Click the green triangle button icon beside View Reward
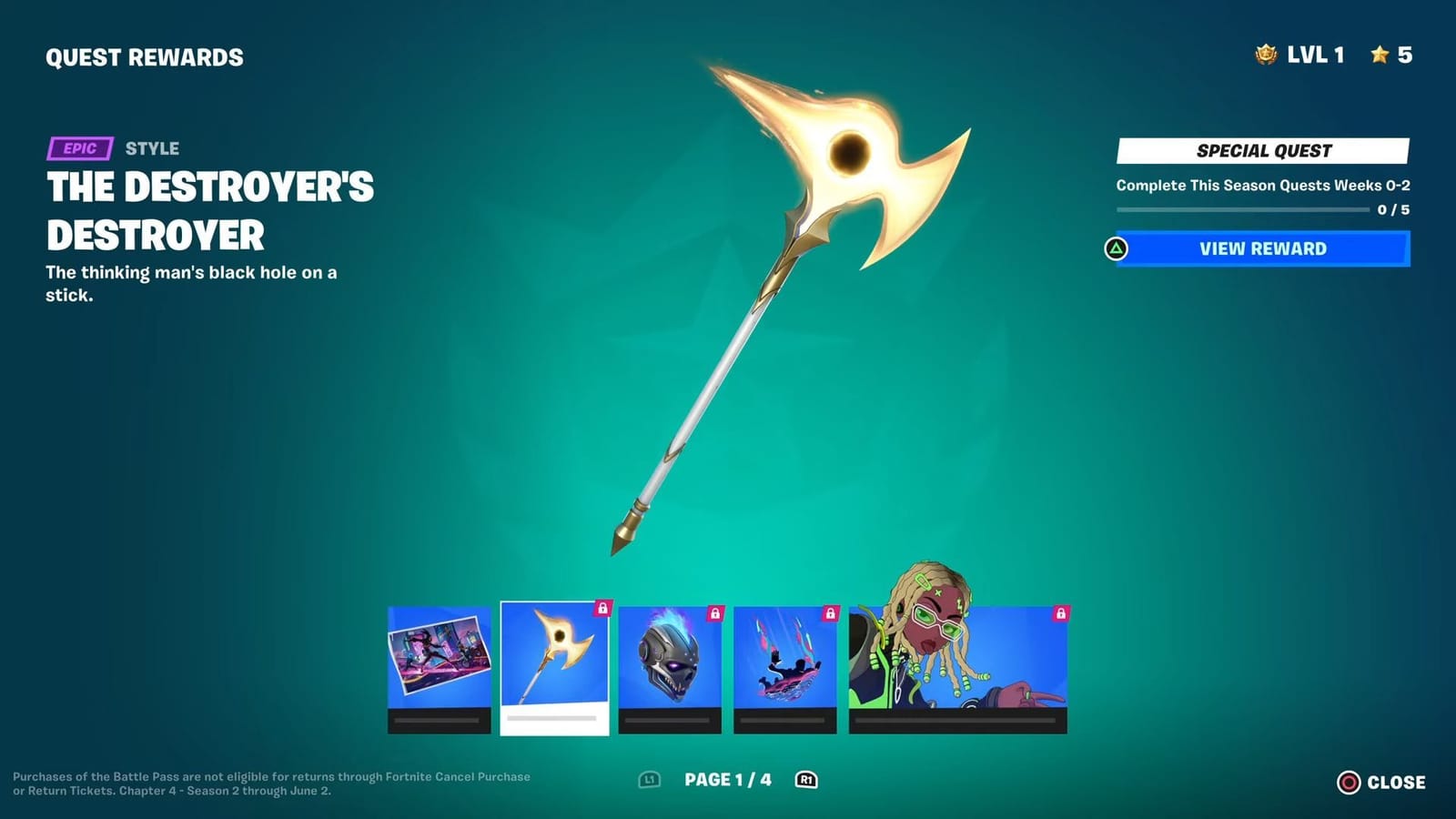Viewport: 1456px width, 819px height. click(x=1115, y=248)
